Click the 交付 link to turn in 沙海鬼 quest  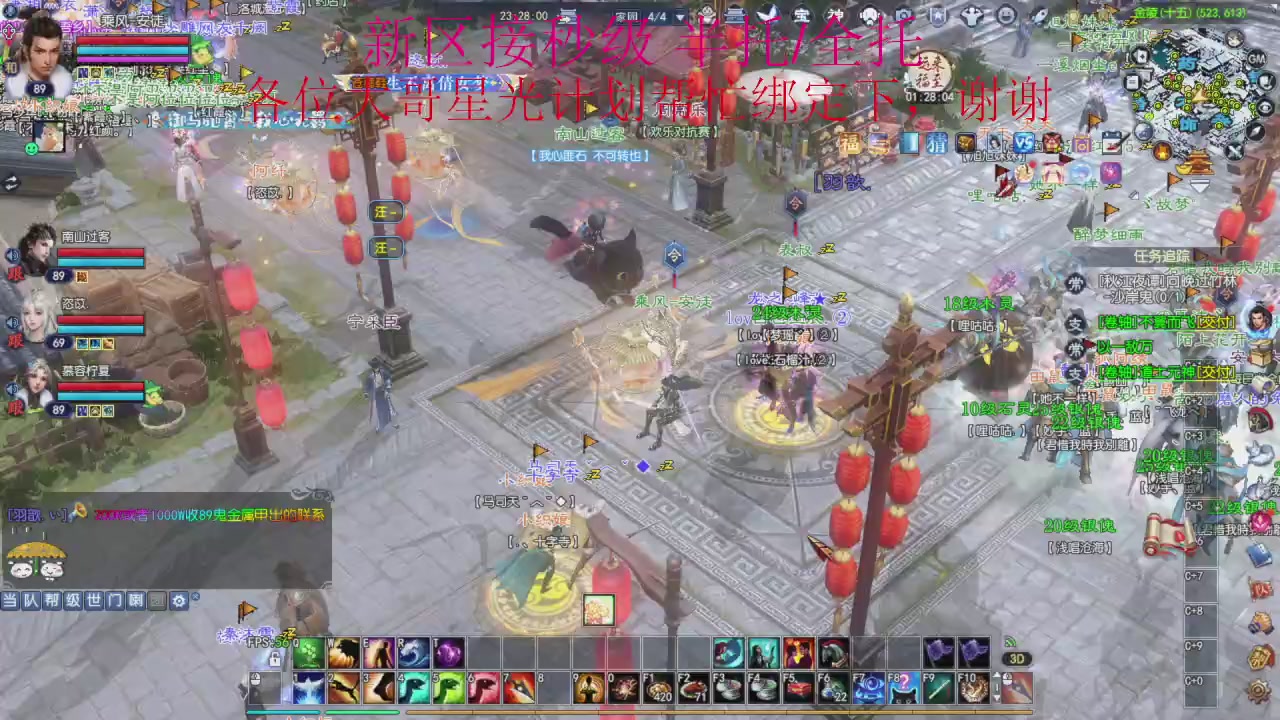point(1215,322)
